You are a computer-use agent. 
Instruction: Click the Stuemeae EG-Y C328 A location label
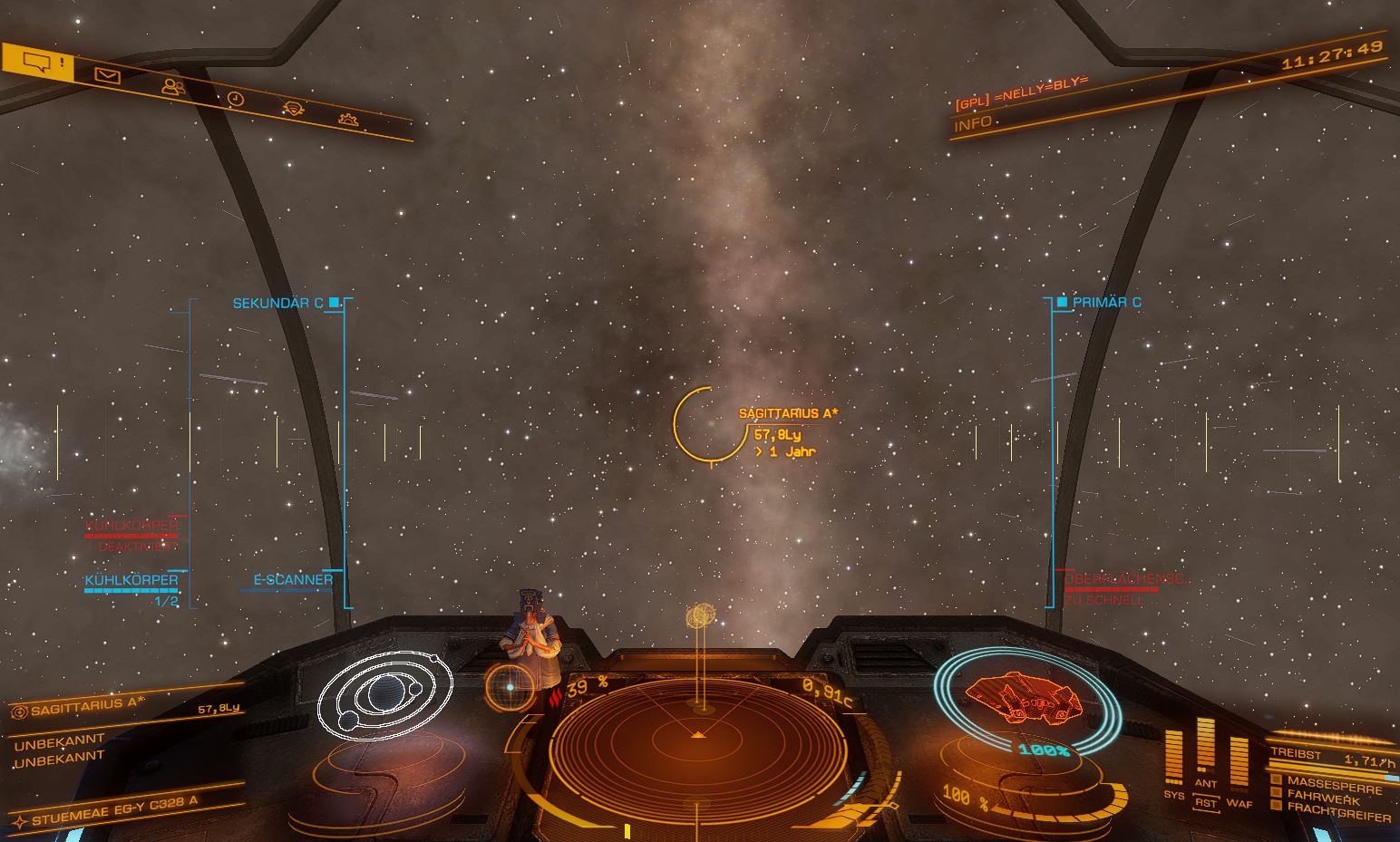tap(113, 811)
